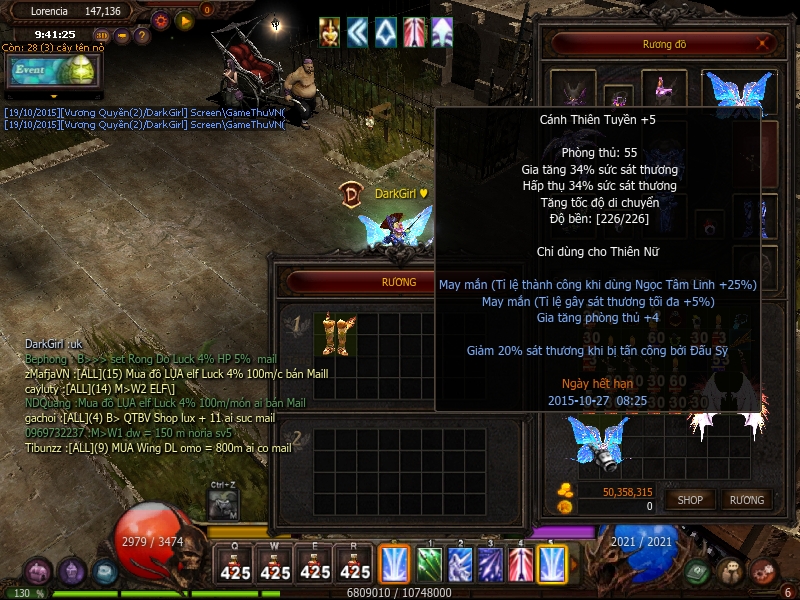Click the equipped blue wings slot
Image resolution: width=800 pixels, height=600 pixels.
[738, 92]
